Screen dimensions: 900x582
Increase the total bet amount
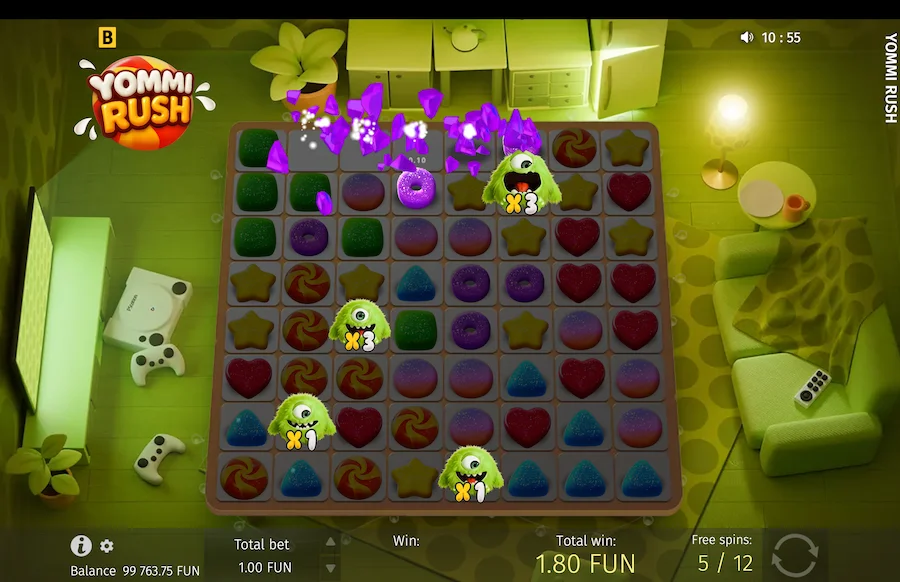332,542
